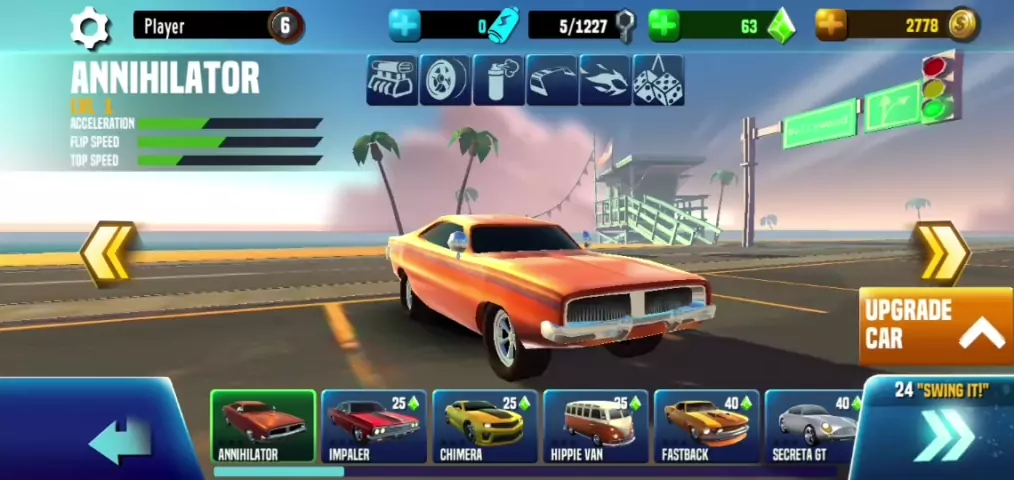Open the settings gear menu
The height and width of the screenshot is (480, 1014).
click(x=91, y=27)
